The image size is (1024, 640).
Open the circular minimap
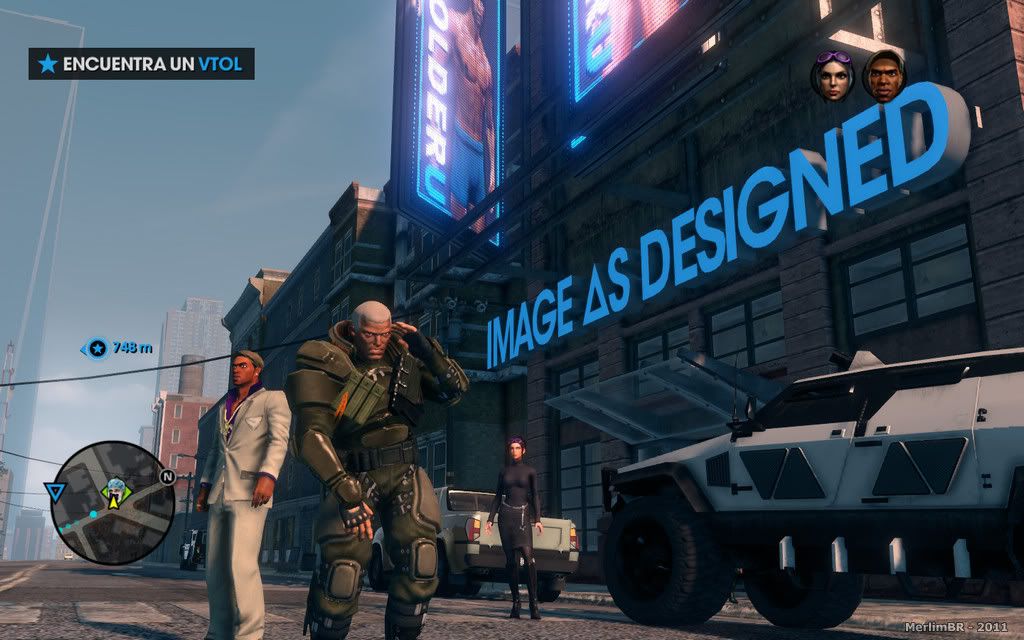113,502
